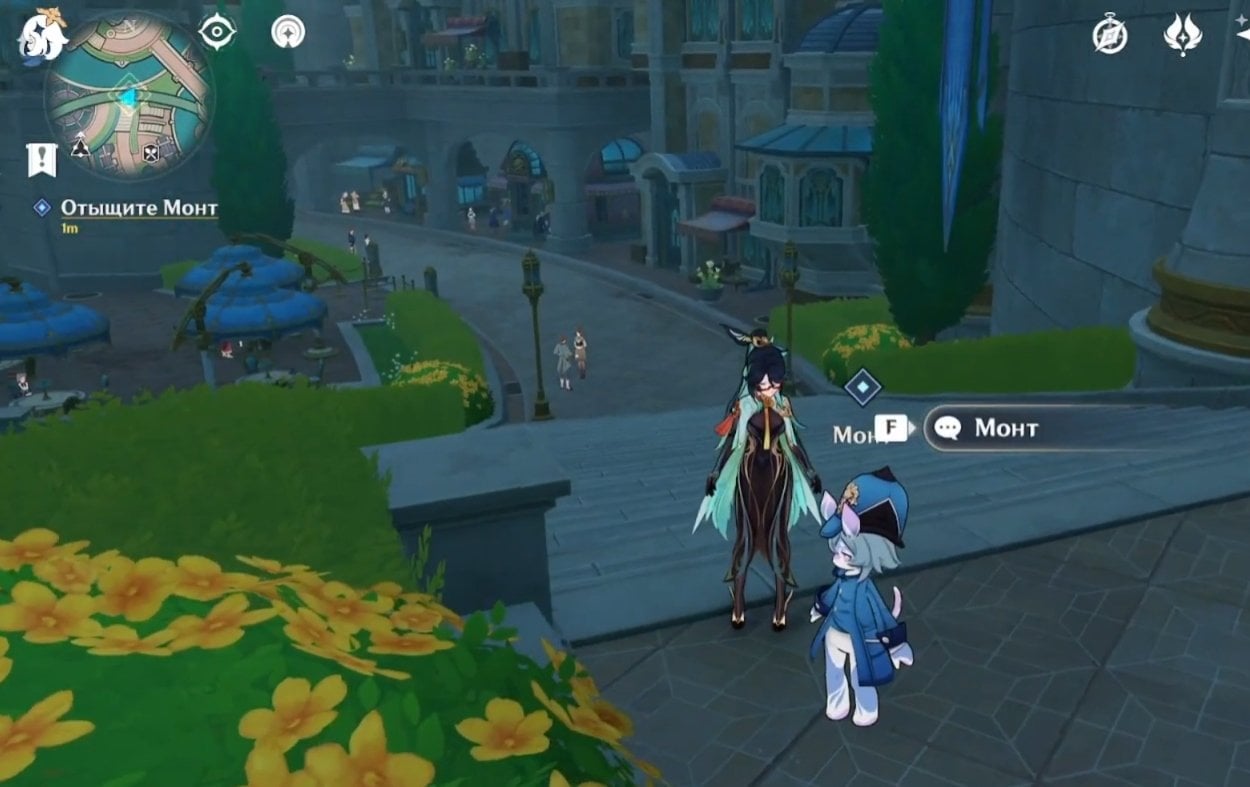Open the winged Wish icon

pos(1183,35)
